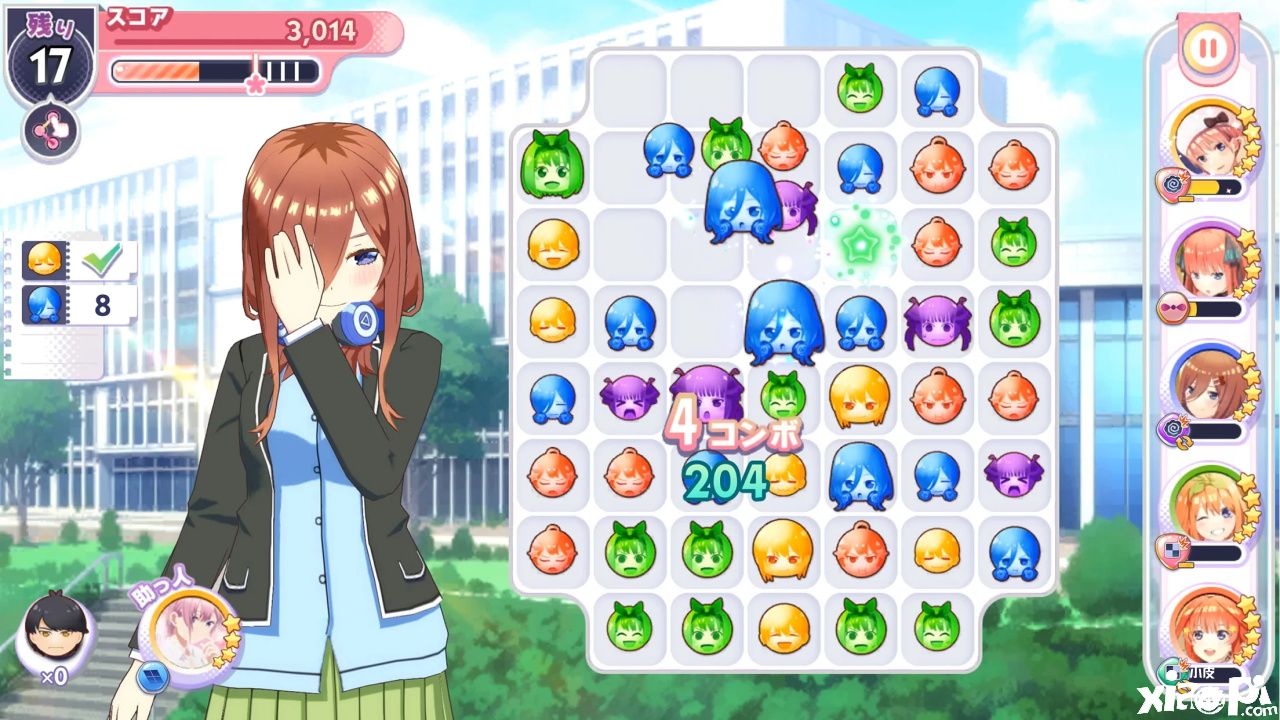
Task: Select the large green bow-haired piece
Action: coord(551,165)
